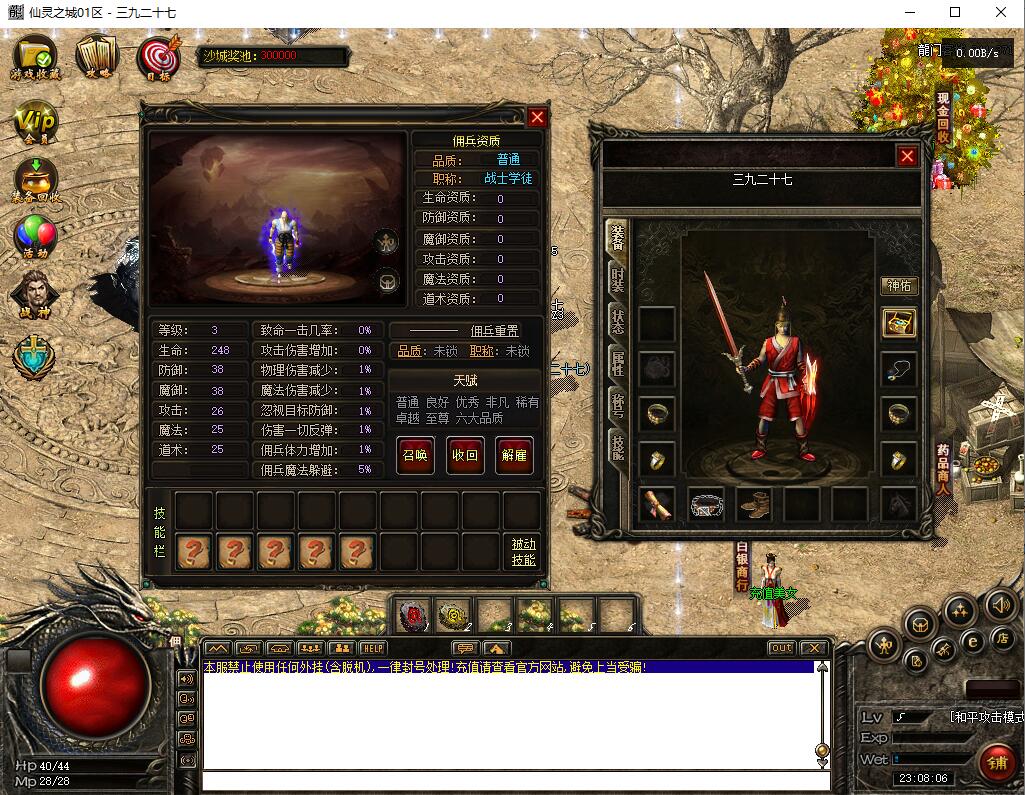Click the HELP button above chat
The width and height of the screenshot is (1025, 795).
[x=373, y=648]
